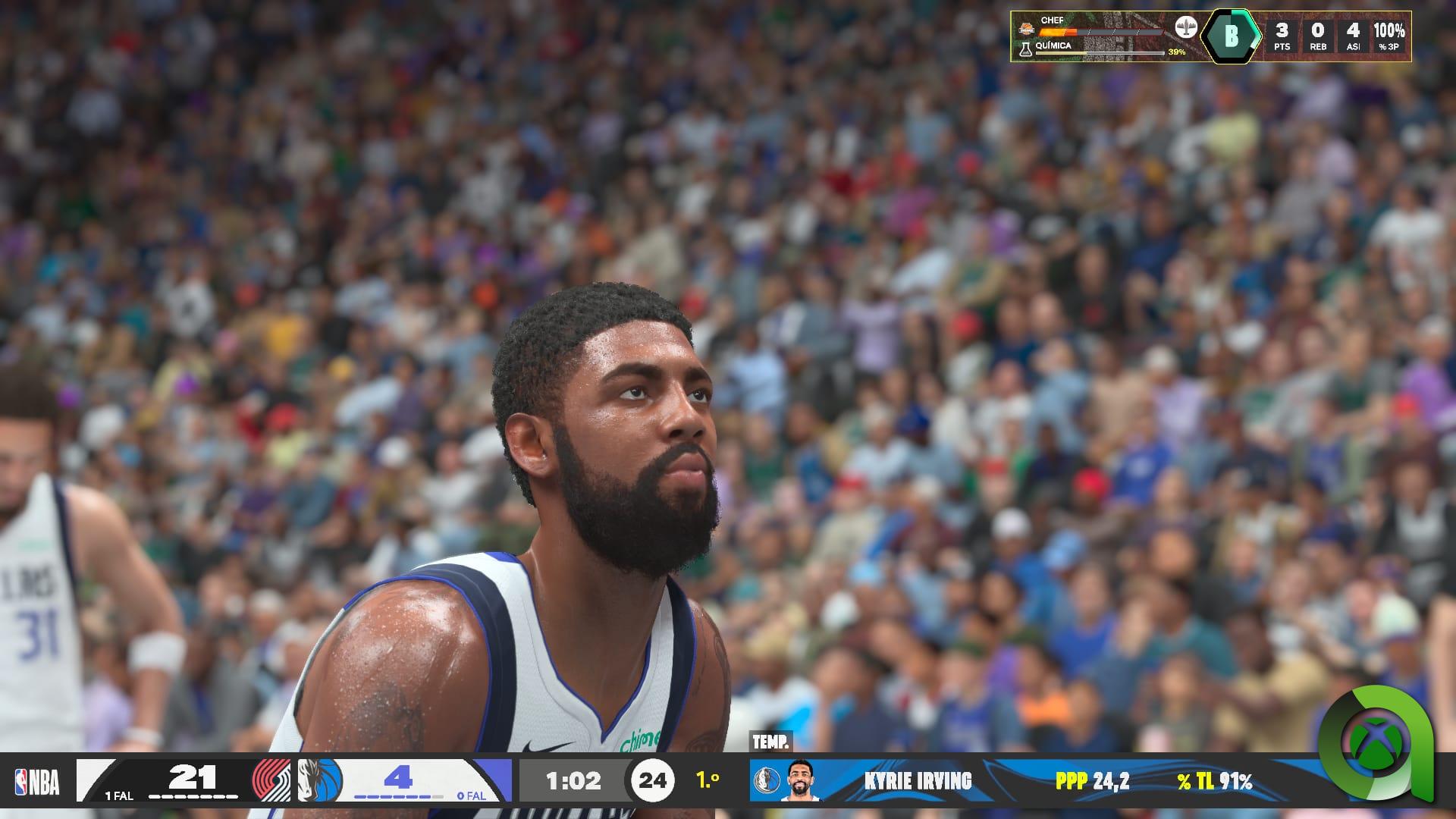
Task: Click the Mavericks logo in the scoreboard
Action: tap(320, 780)
